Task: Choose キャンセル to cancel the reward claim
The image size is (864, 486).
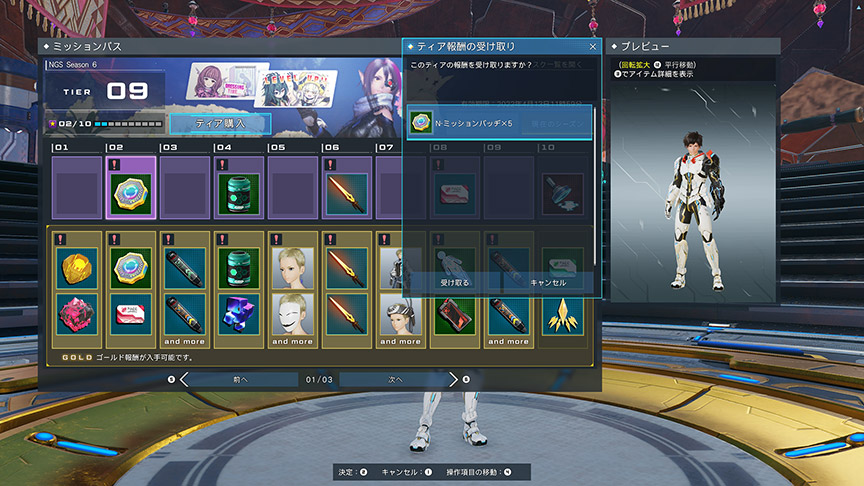Action: [547, 283]
